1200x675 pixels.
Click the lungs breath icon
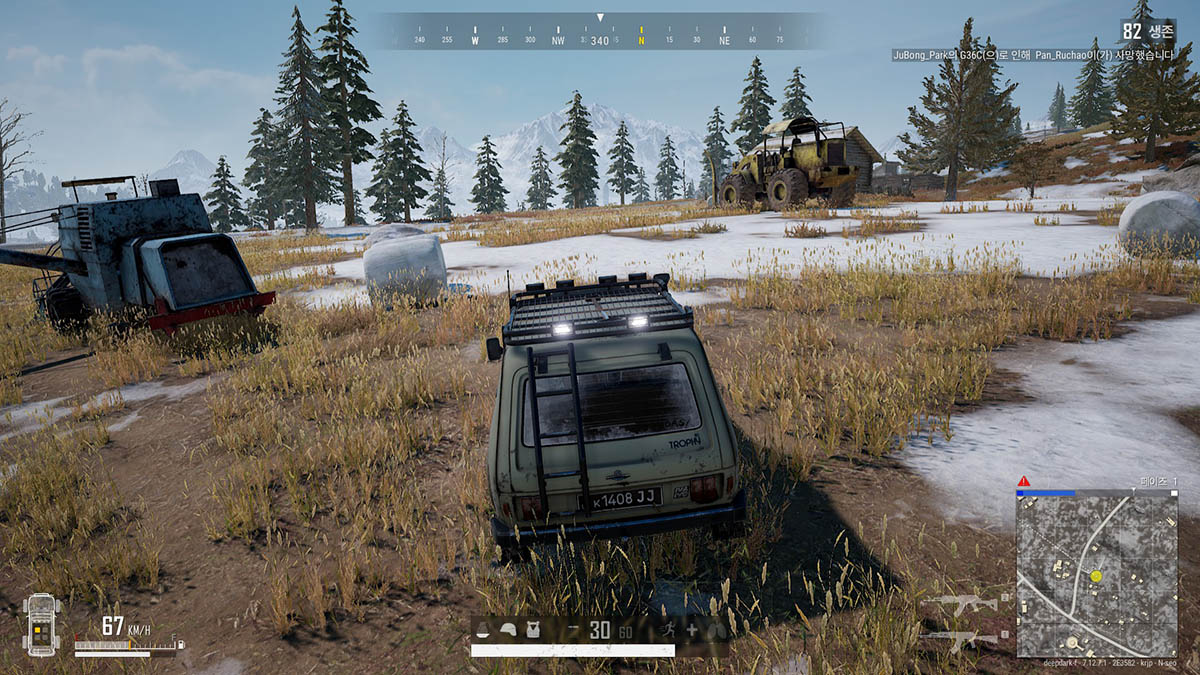click(x=716, y=631)
